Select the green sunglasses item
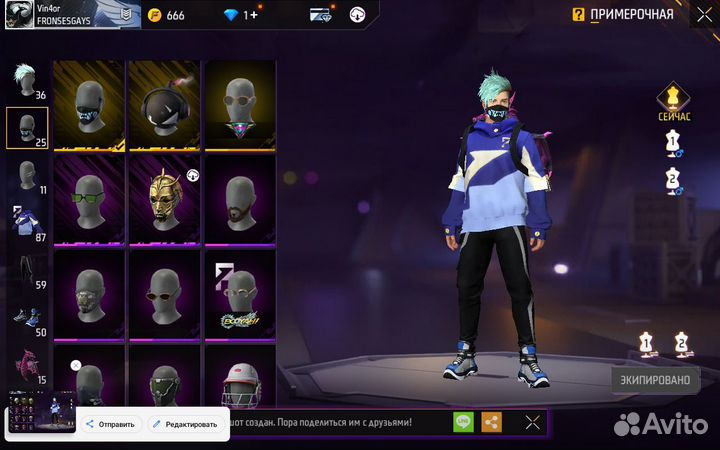720x450 pixels. [x=89, y=197]
